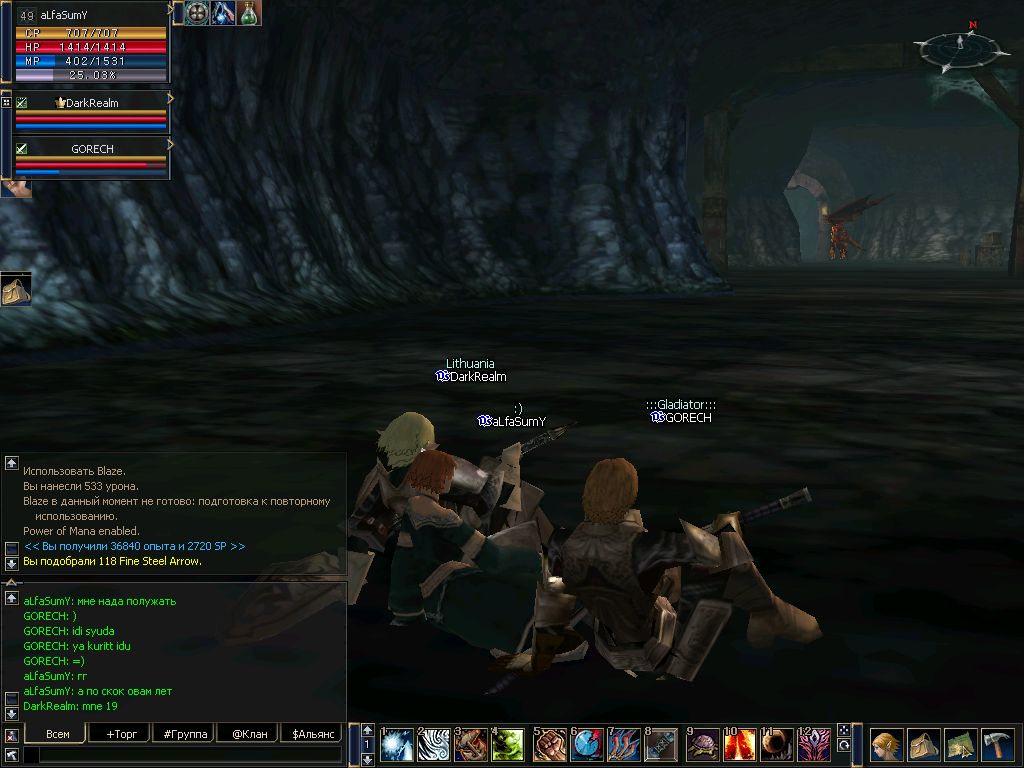Switch to the Всем chat tab
The image size is (1024, 768).
point(58,734)
